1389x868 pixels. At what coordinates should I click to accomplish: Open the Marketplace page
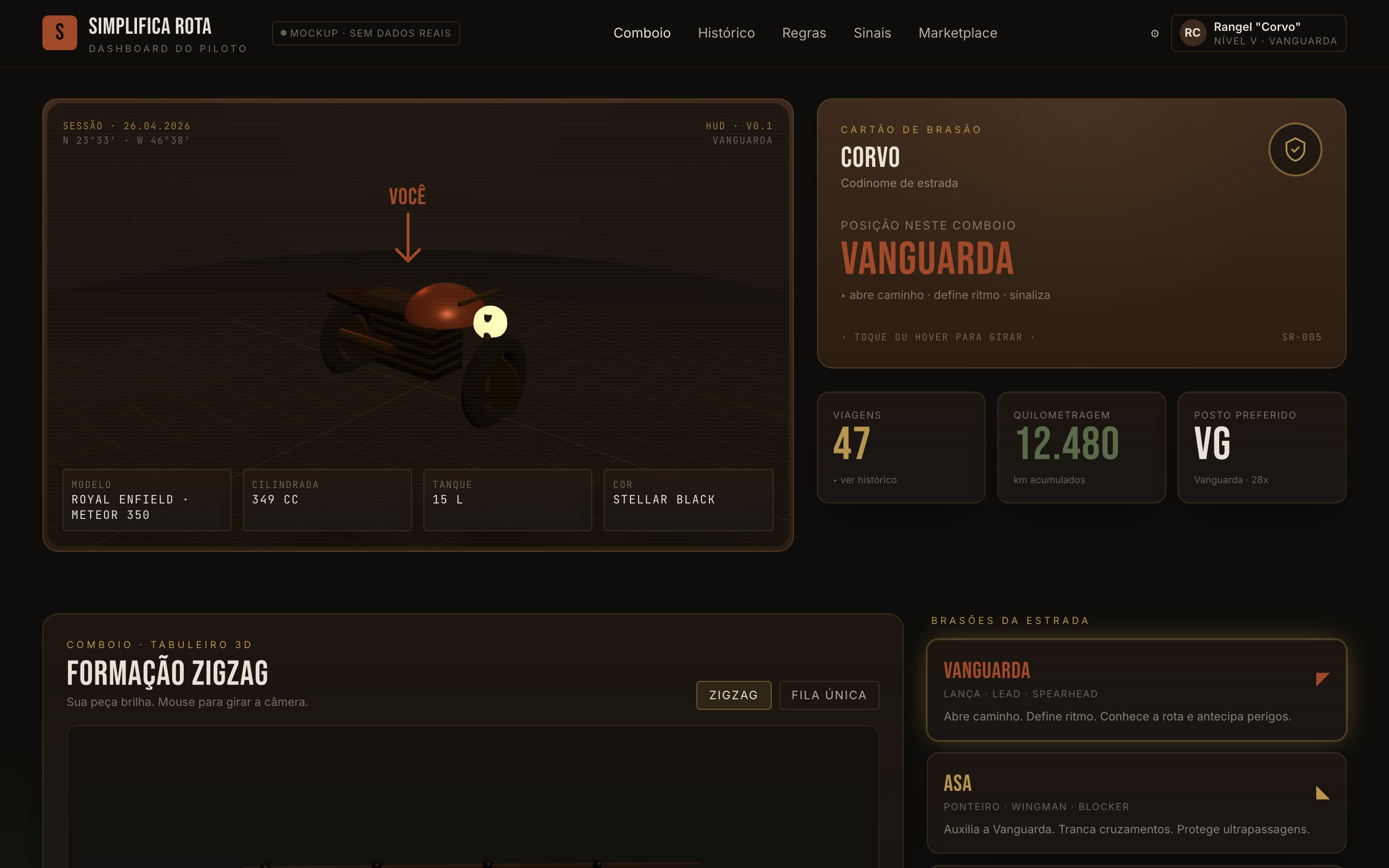[957, 33]
